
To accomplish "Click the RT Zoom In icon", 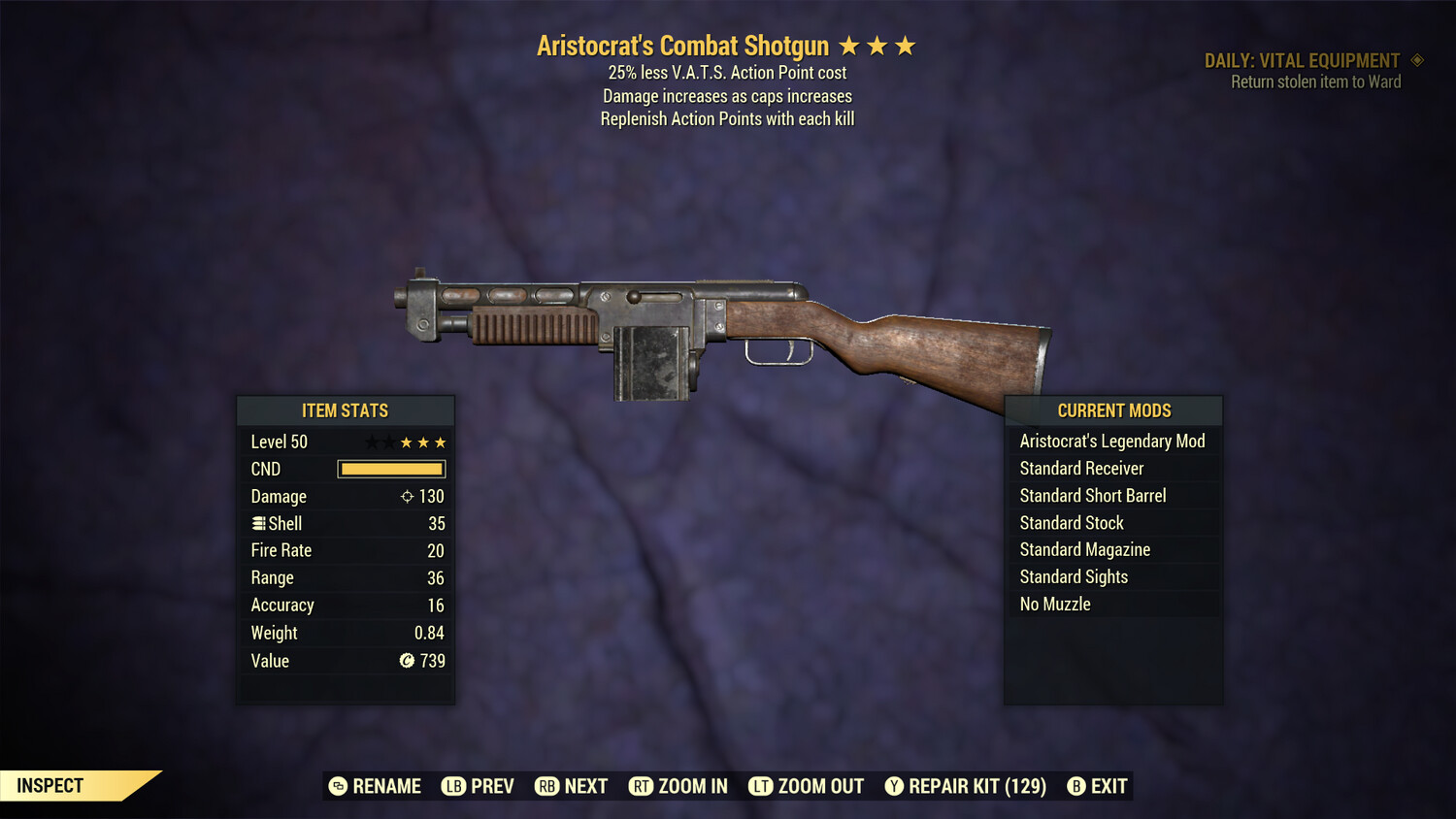I will [642, 786].
